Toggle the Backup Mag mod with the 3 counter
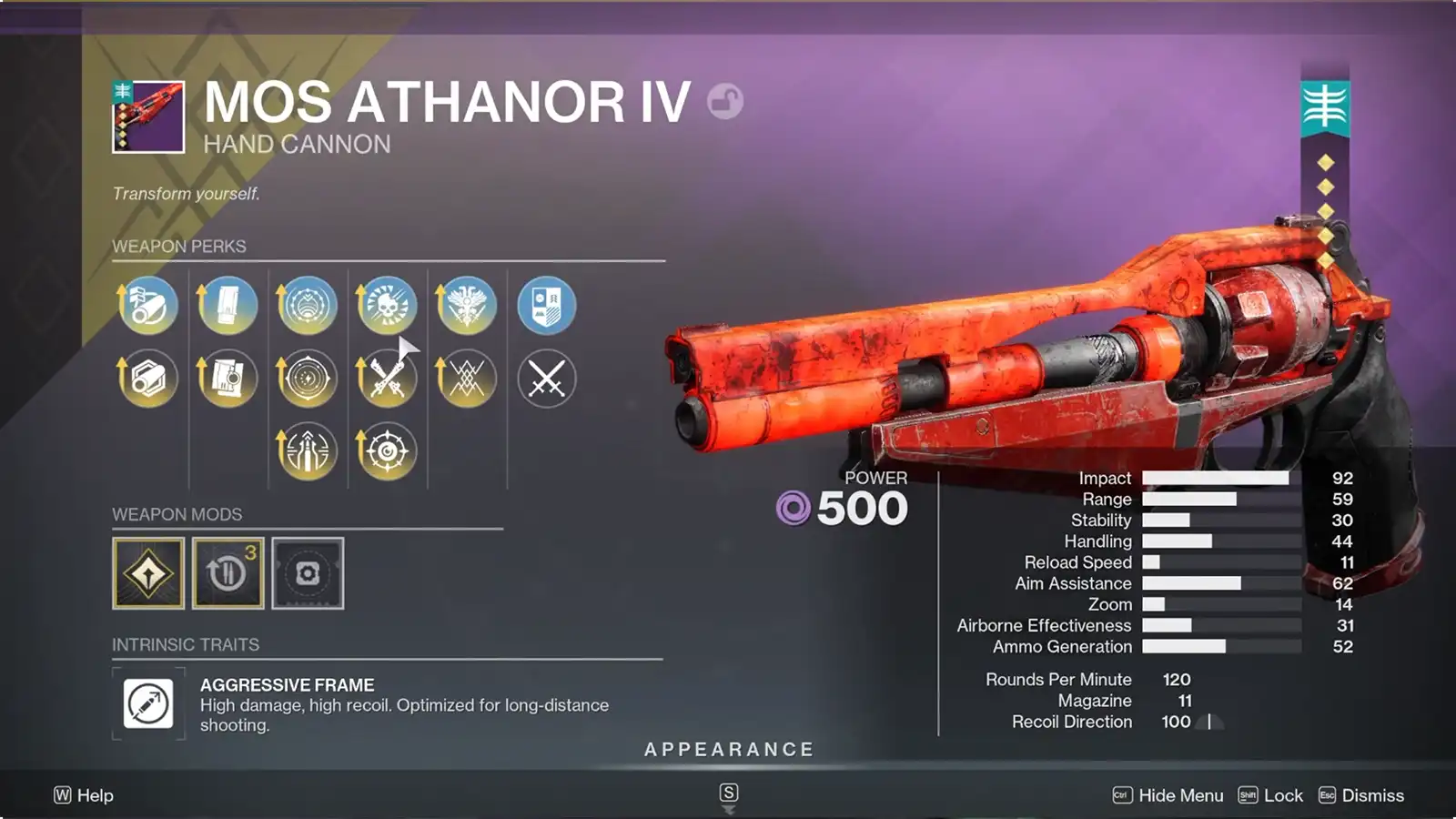 point(227,573)
